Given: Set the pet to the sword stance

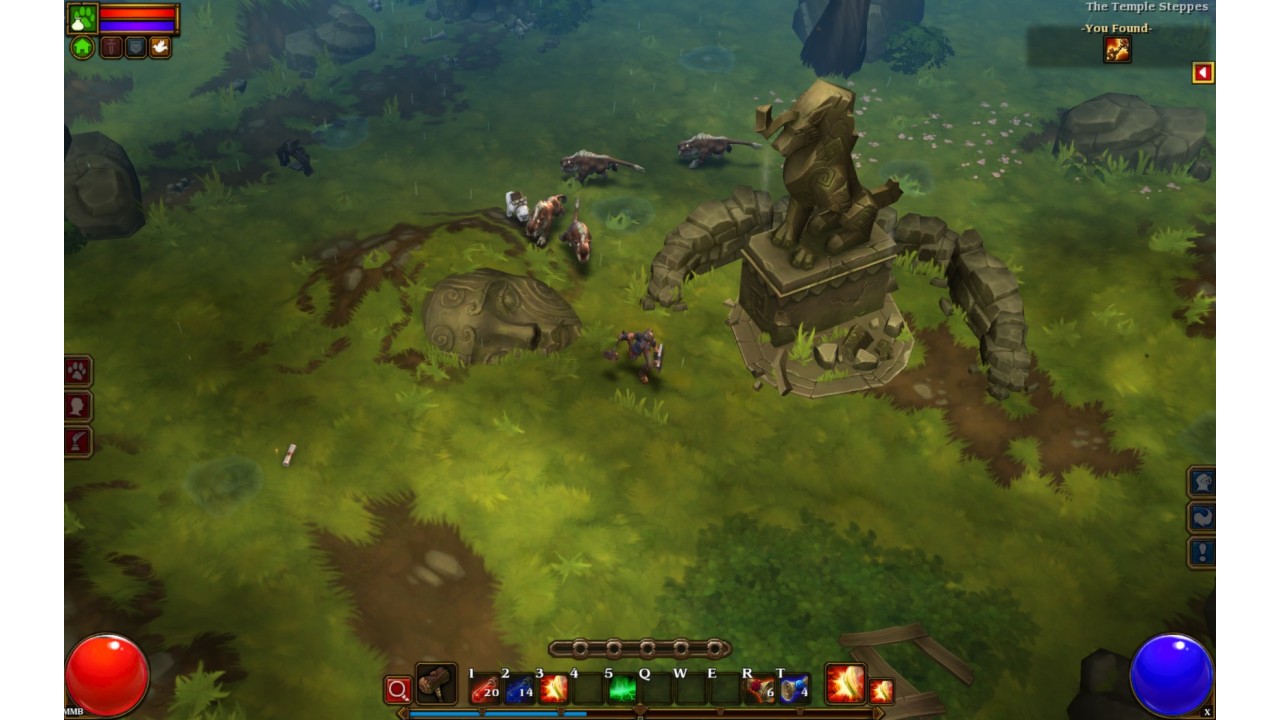Looking at the screenshot, I should point(111,47).
